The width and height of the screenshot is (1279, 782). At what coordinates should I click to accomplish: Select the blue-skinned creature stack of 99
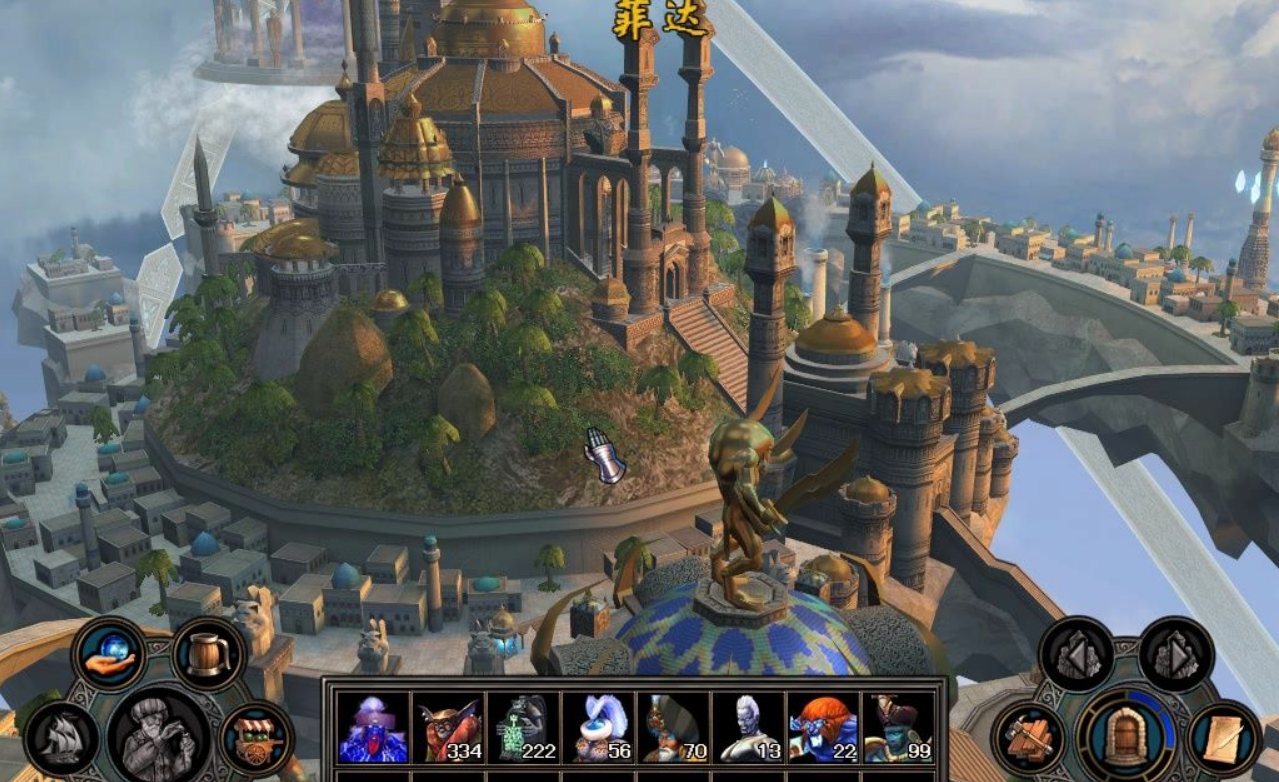[x=898, y=728]
